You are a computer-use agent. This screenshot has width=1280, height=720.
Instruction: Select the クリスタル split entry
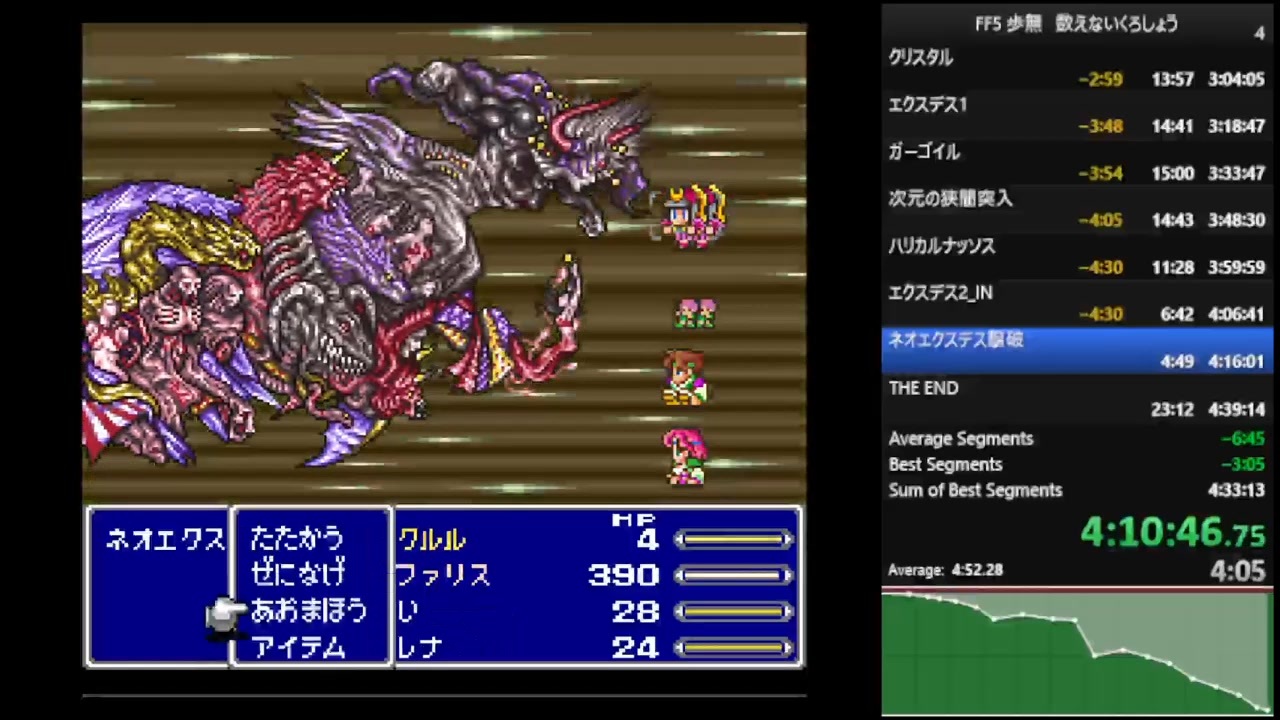919,57
